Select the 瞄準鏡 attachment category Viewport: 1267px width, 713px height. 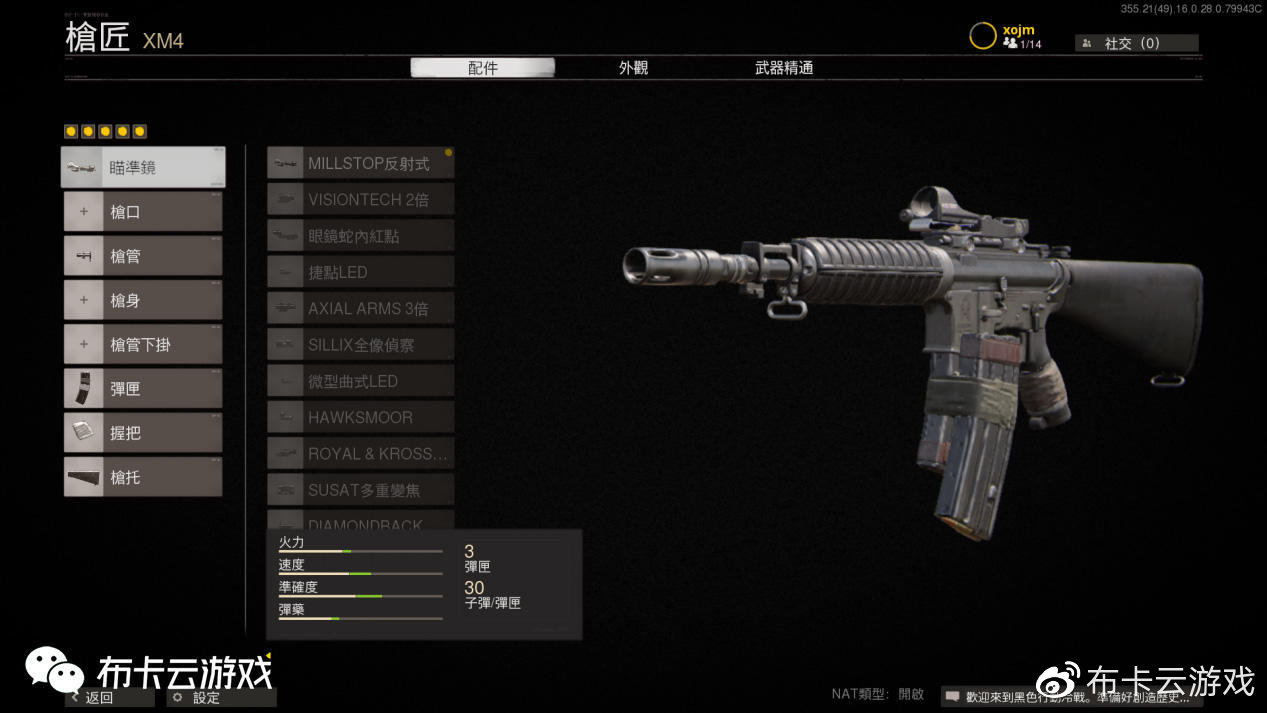click(143, 167)
